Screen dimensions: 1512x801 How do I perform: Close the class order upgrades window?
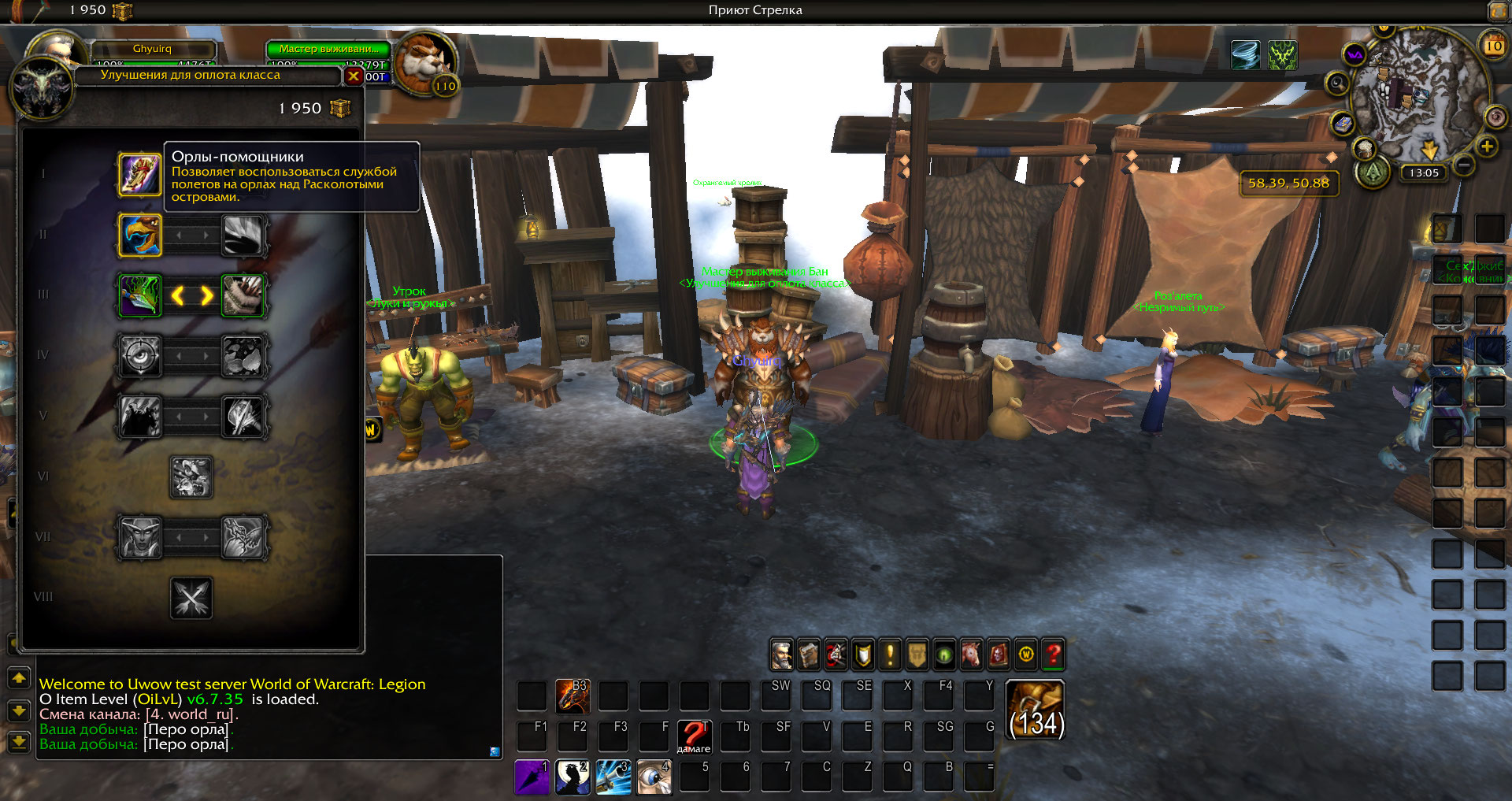tap(354, 76)
